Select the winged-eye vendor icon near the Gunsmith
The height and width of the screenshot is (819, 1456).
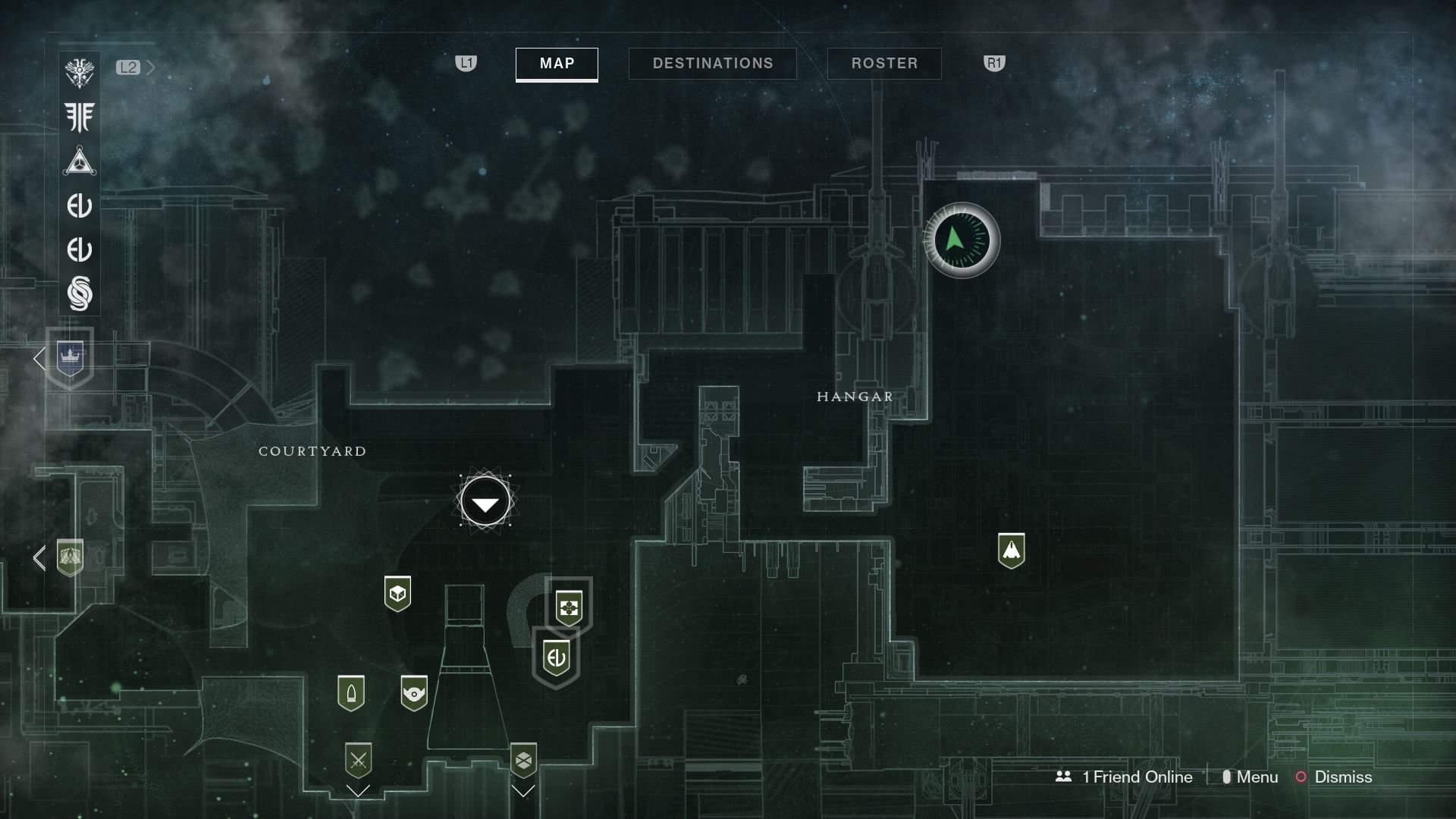point(413,692)
